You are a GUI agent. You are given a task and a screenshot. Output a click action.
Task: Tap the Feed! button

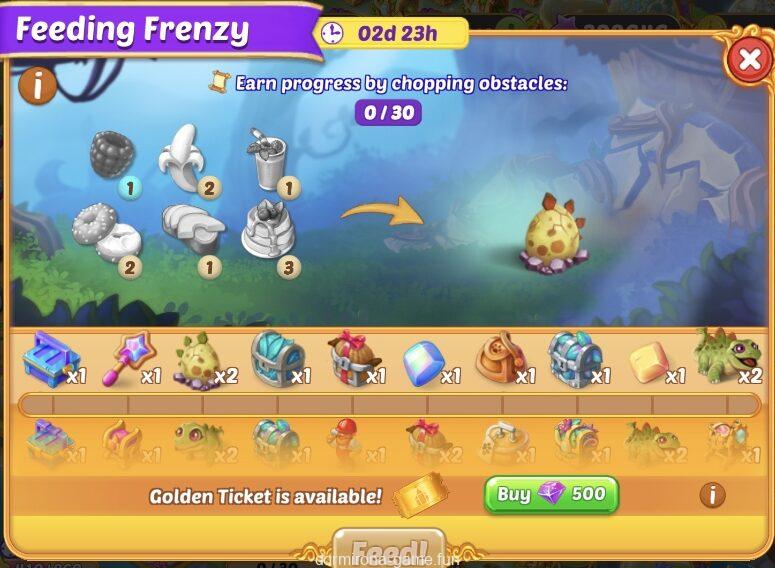pos(388,548)
